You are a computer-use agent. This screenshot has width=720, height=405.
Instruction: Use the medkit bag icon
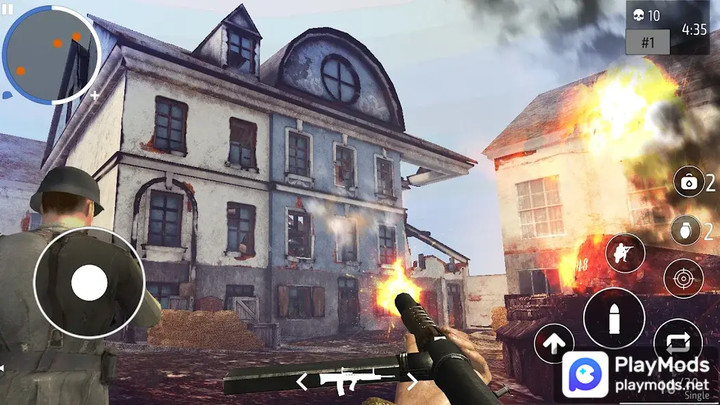(687, 182)
